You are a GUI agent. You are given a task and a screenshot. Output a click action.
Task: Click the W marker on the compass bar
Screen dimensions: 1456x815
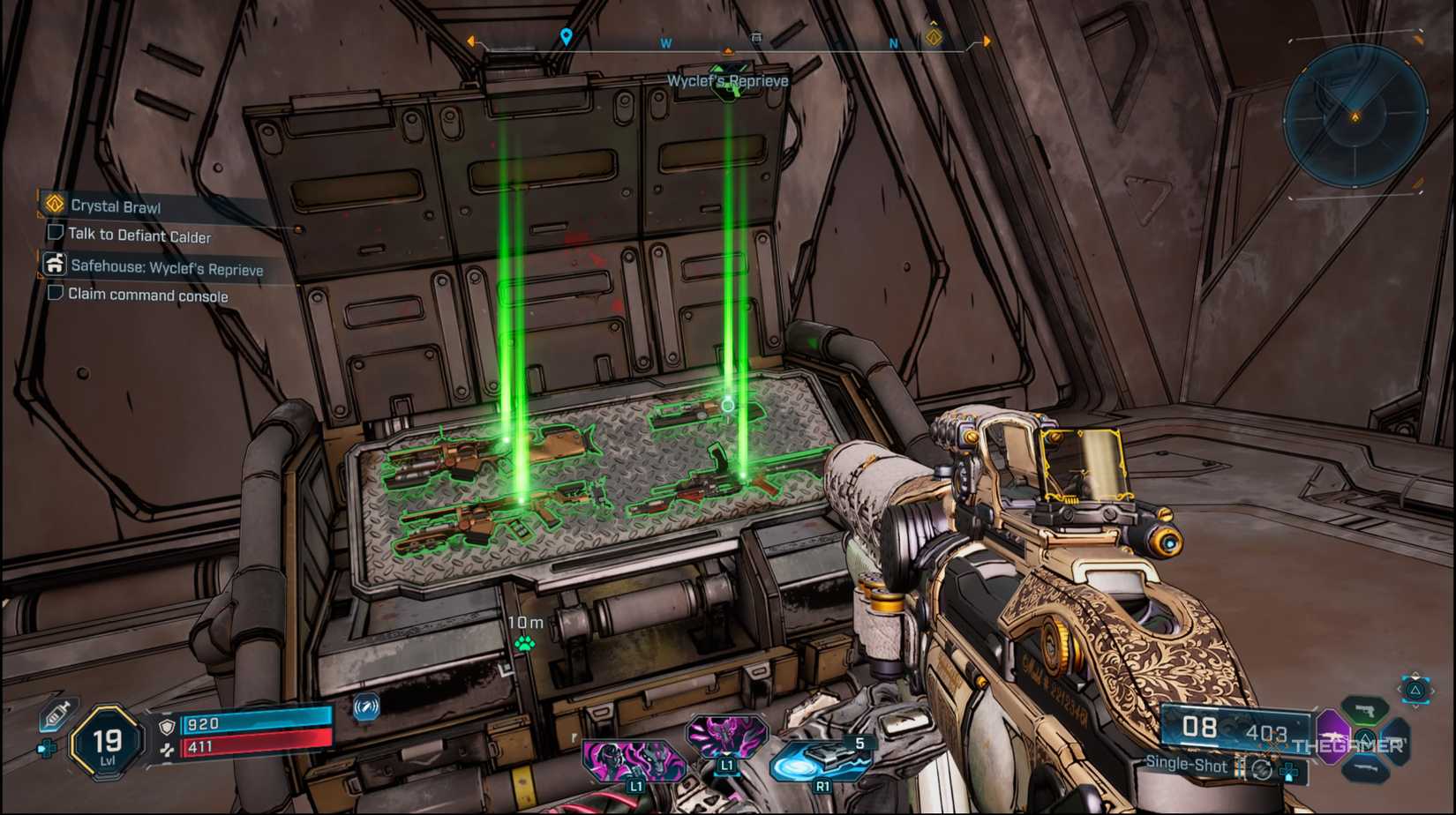(x=666, y=42)
